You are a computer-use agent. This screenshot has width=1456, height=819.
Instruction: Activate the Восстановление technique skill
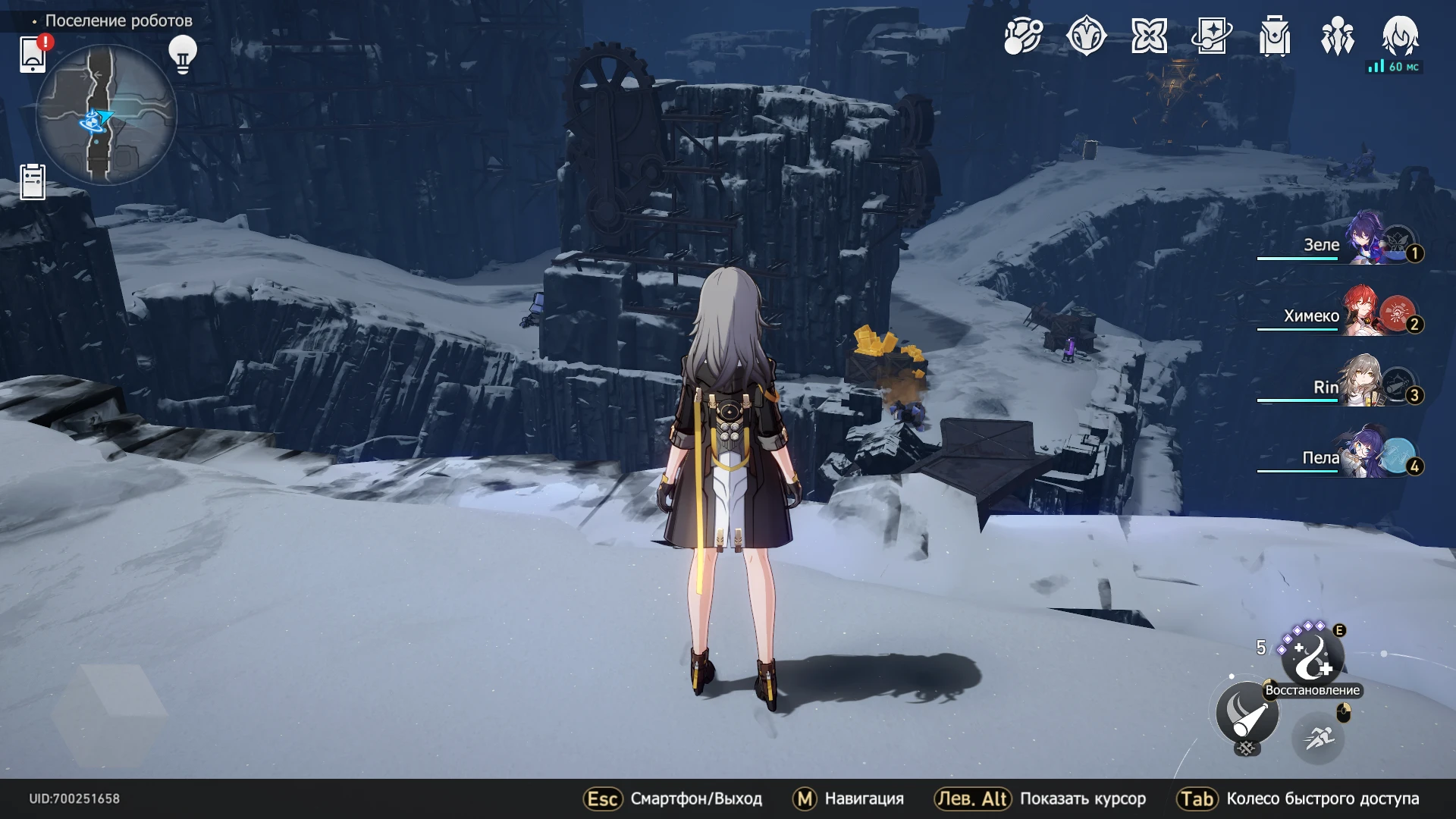[x=1312, y=655]
